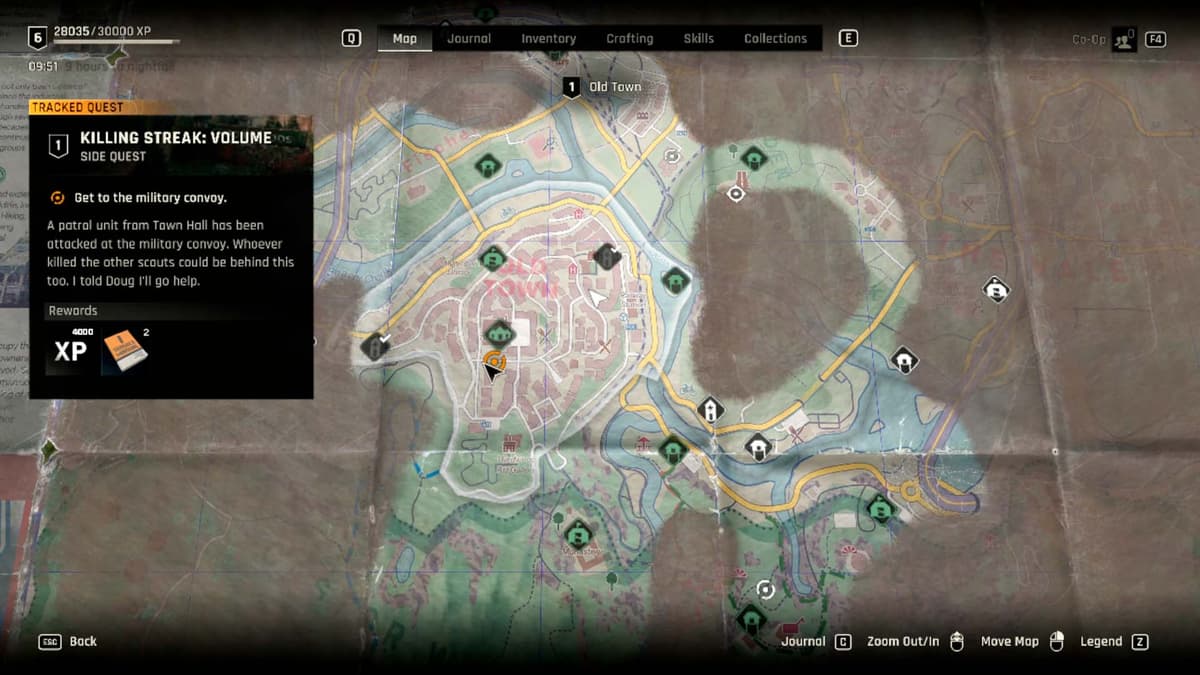
Task: Select the orange book reward icon
Action: click(x=125, y=350)
